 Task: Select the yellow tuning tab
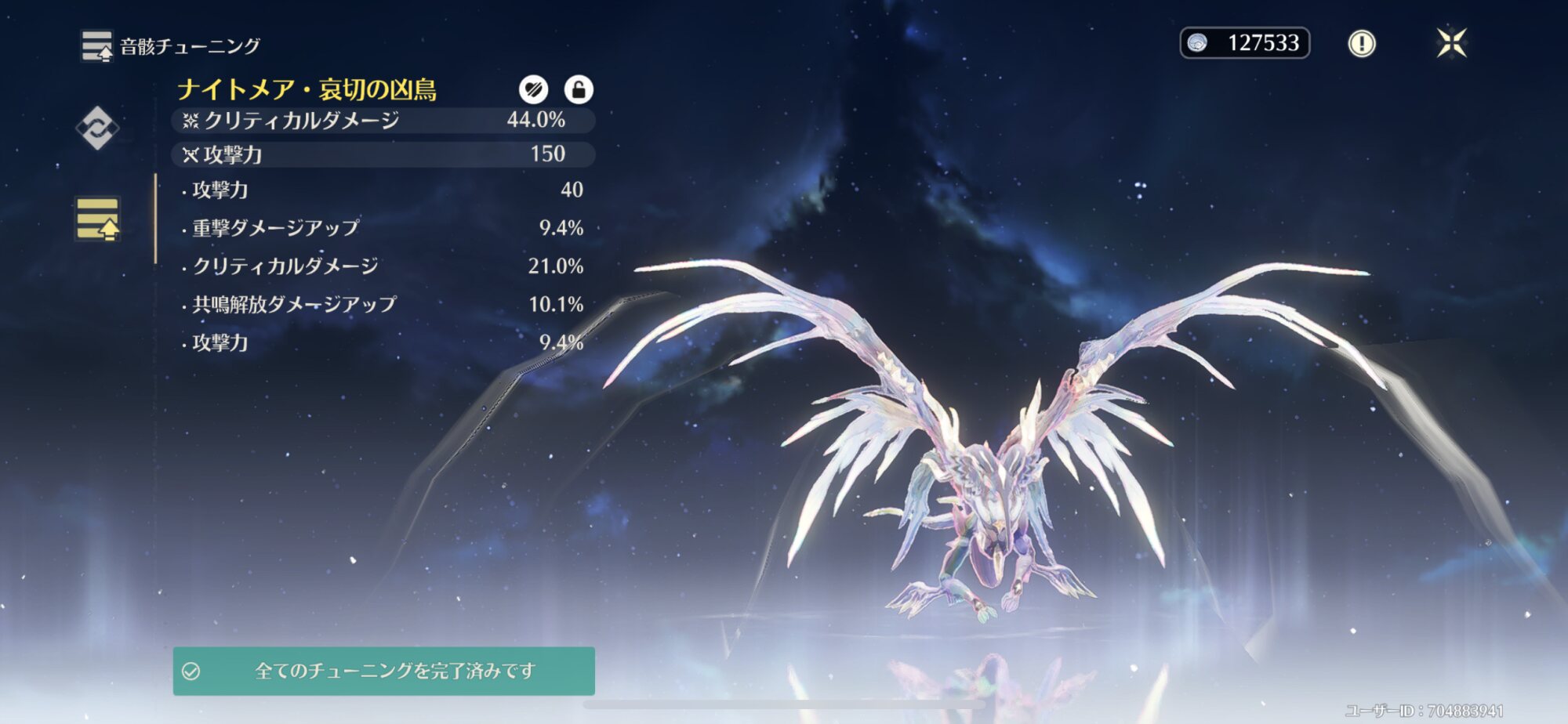tap(98, 219)
